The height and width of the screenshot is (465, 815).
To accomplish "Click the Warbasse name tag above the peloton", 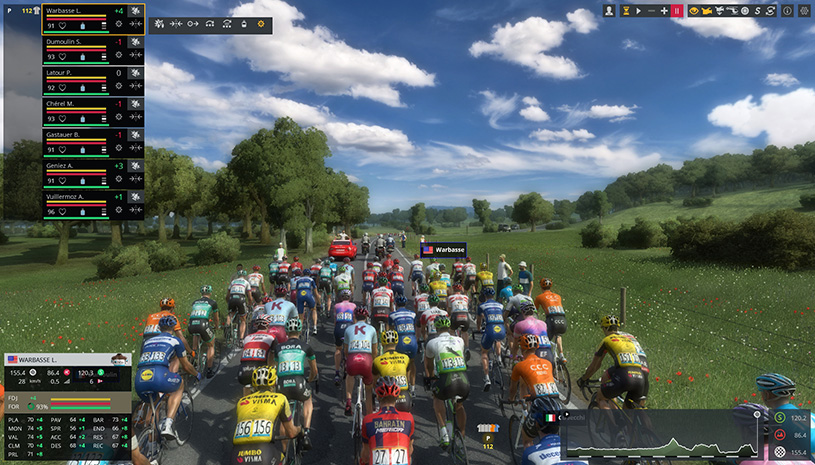I will 443,250.
